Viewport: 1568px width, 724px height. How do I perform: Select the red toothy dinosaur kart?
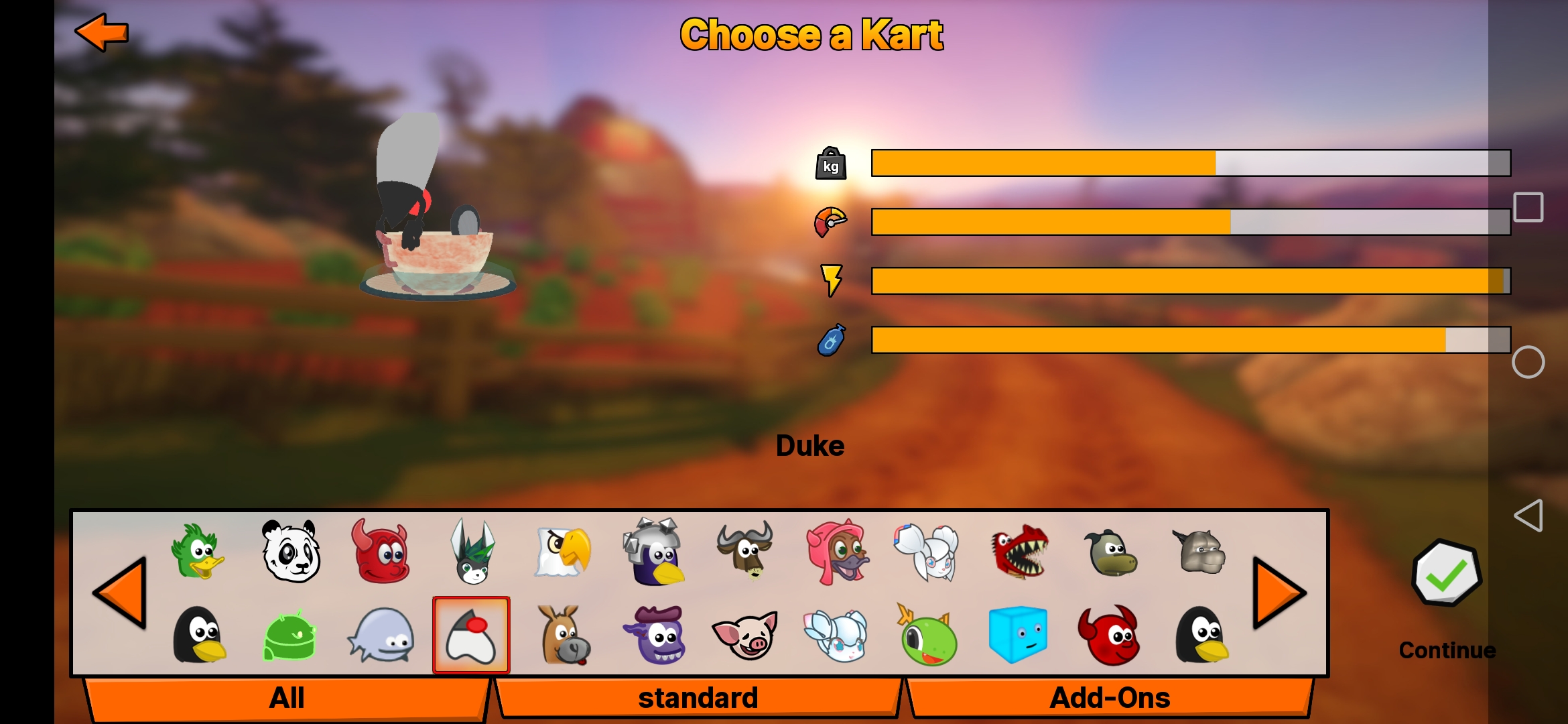click(1019, 552)
